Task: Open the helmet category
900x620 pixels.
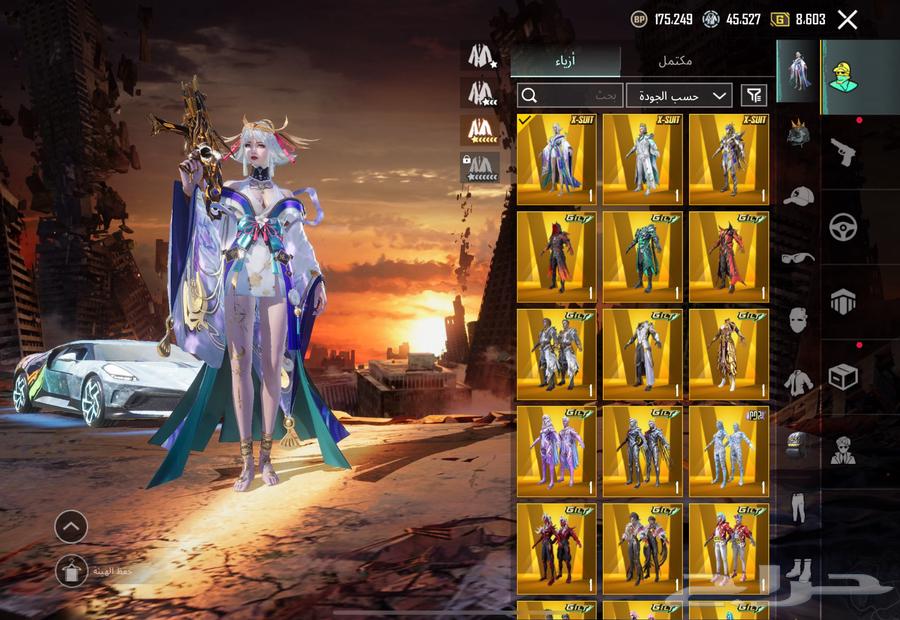Action: click(797, 134)
